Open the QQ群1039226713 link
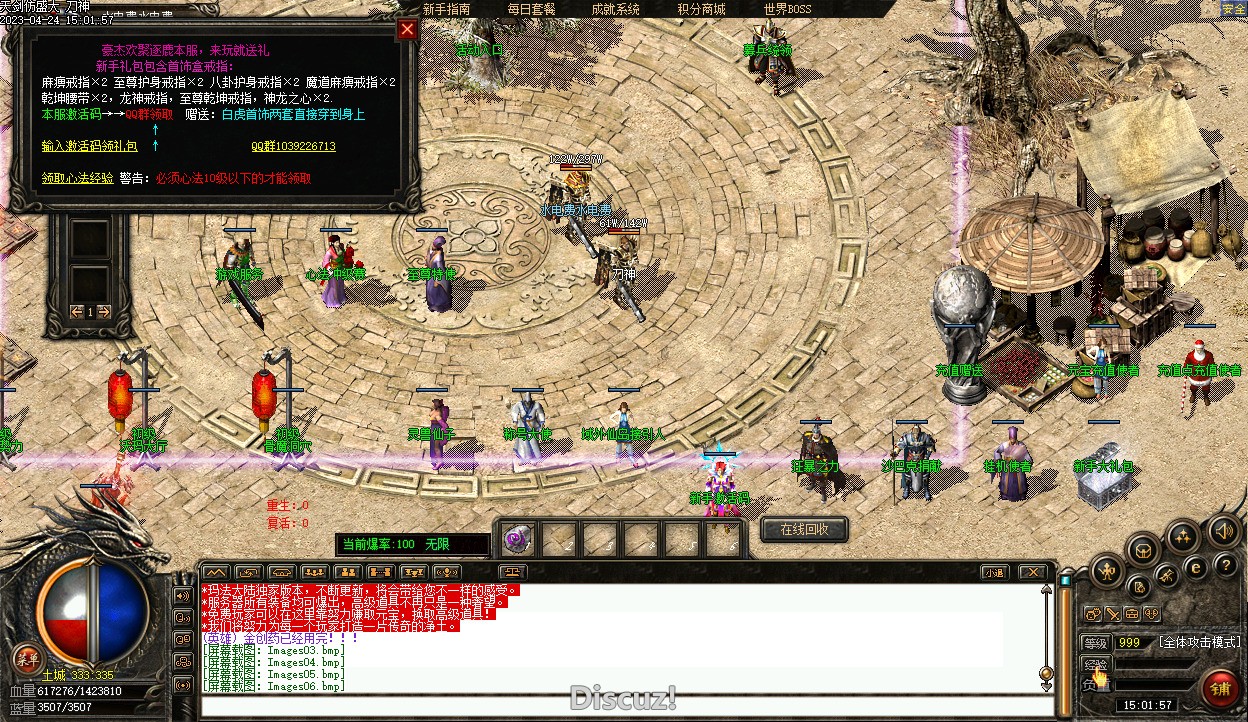The width and height of the screenshot is (1248, 722). point(293,146)
